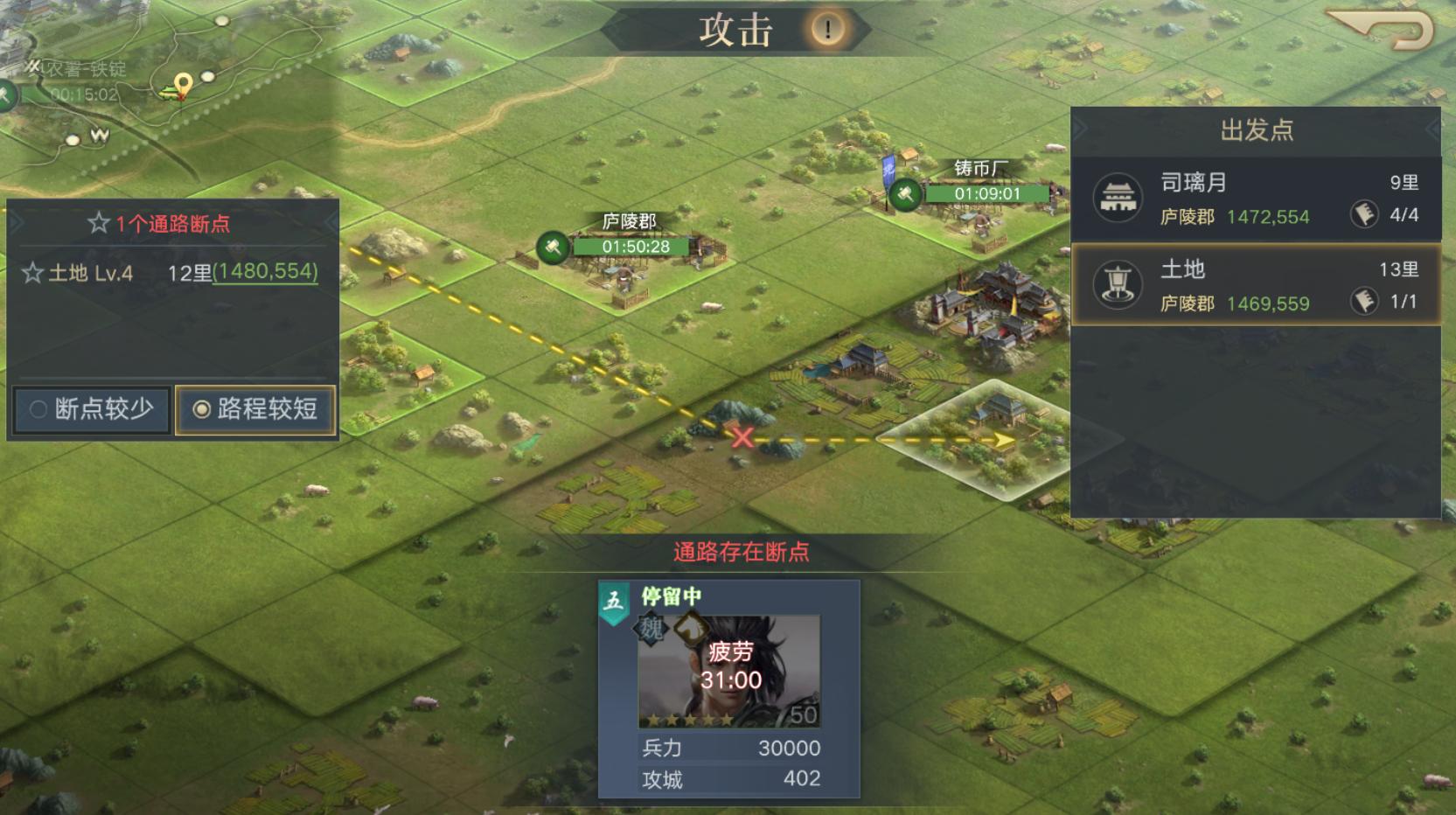Click the red X breakpoint marker on the path
The height and width of the screenshot is (815, 1456).
[x=742, y=439]
